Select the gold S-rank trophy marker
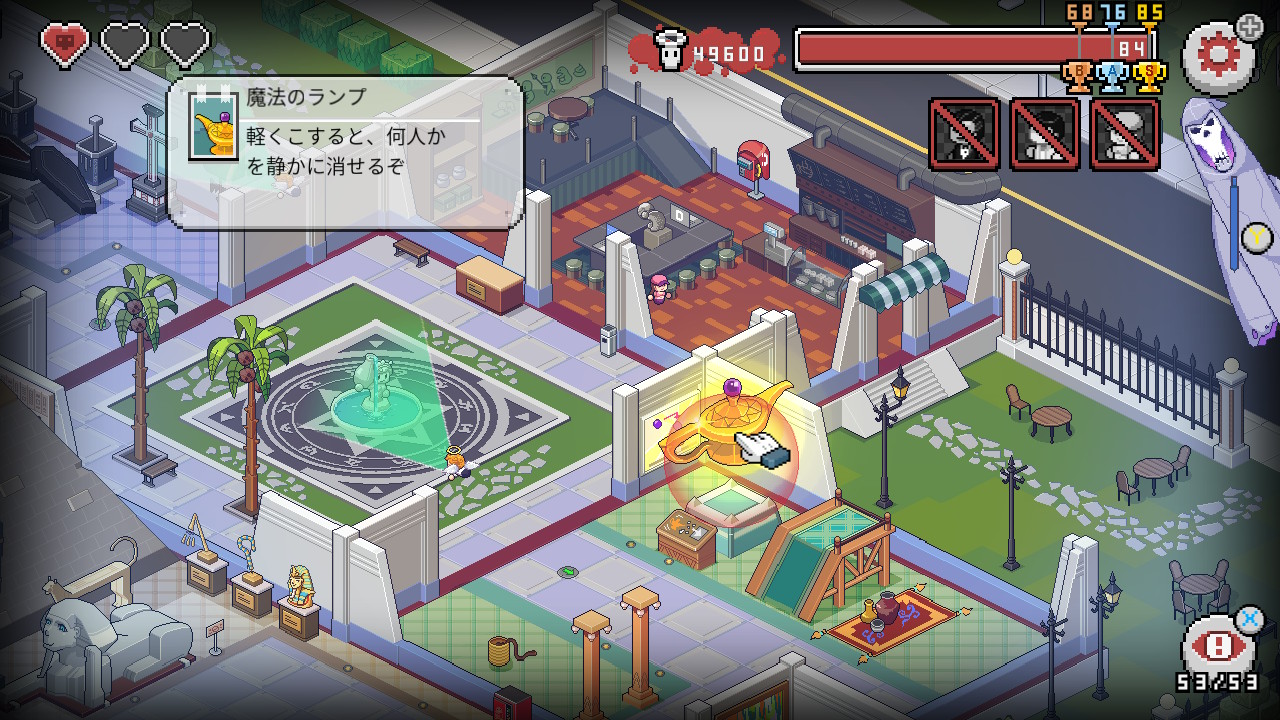1280x720 pixels. pos(1150,76)
